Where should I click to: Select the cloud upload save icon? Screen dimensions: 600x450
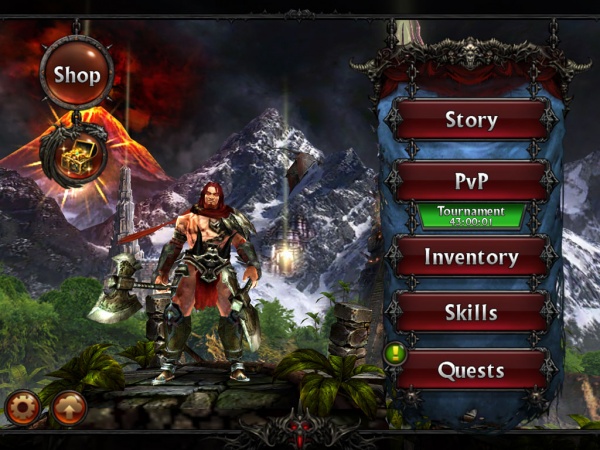(x=69, y=407)
